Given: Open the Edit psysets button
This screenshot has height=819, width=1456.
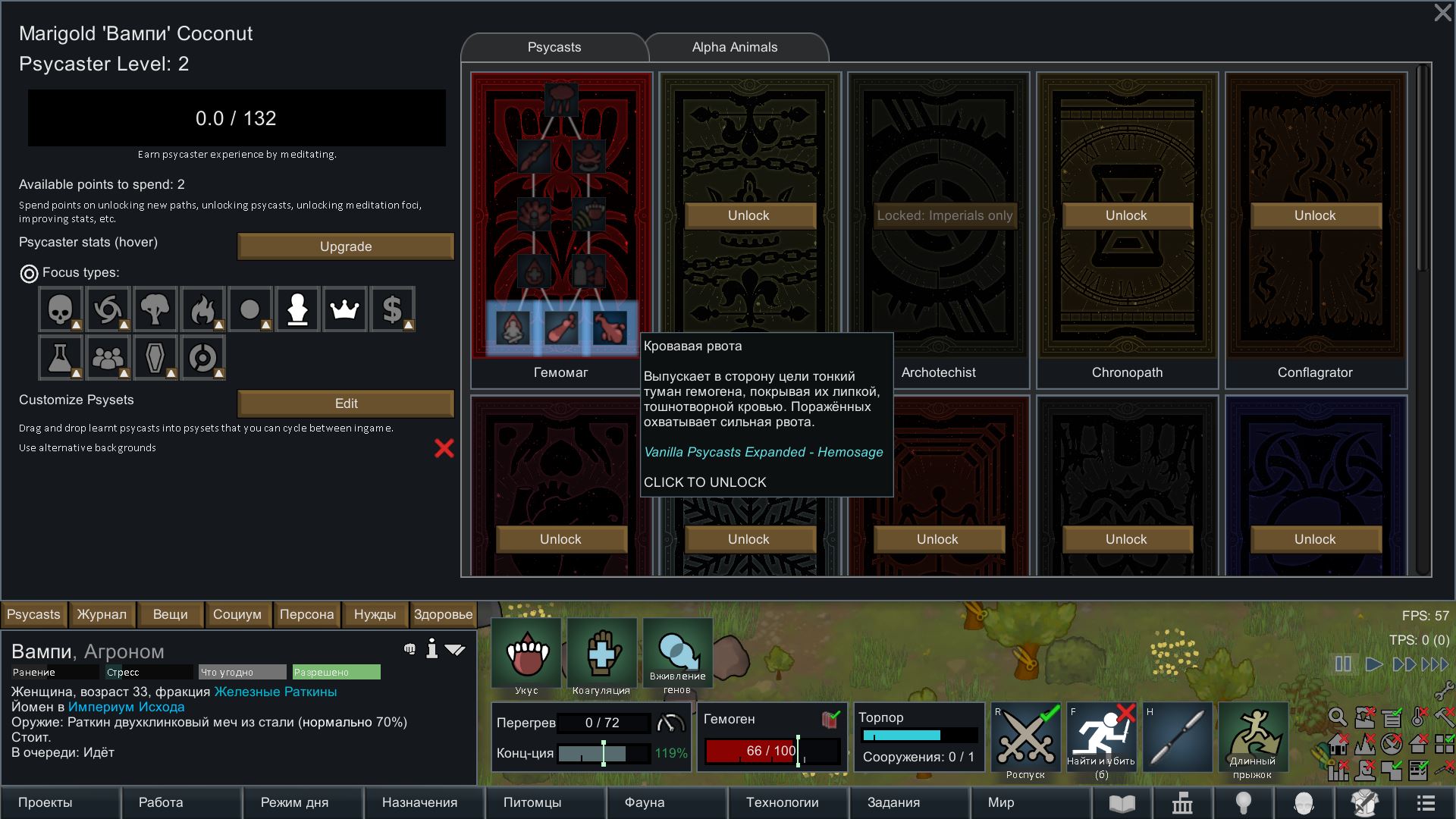Looking at the screenshot, I should tap(346, 403).
